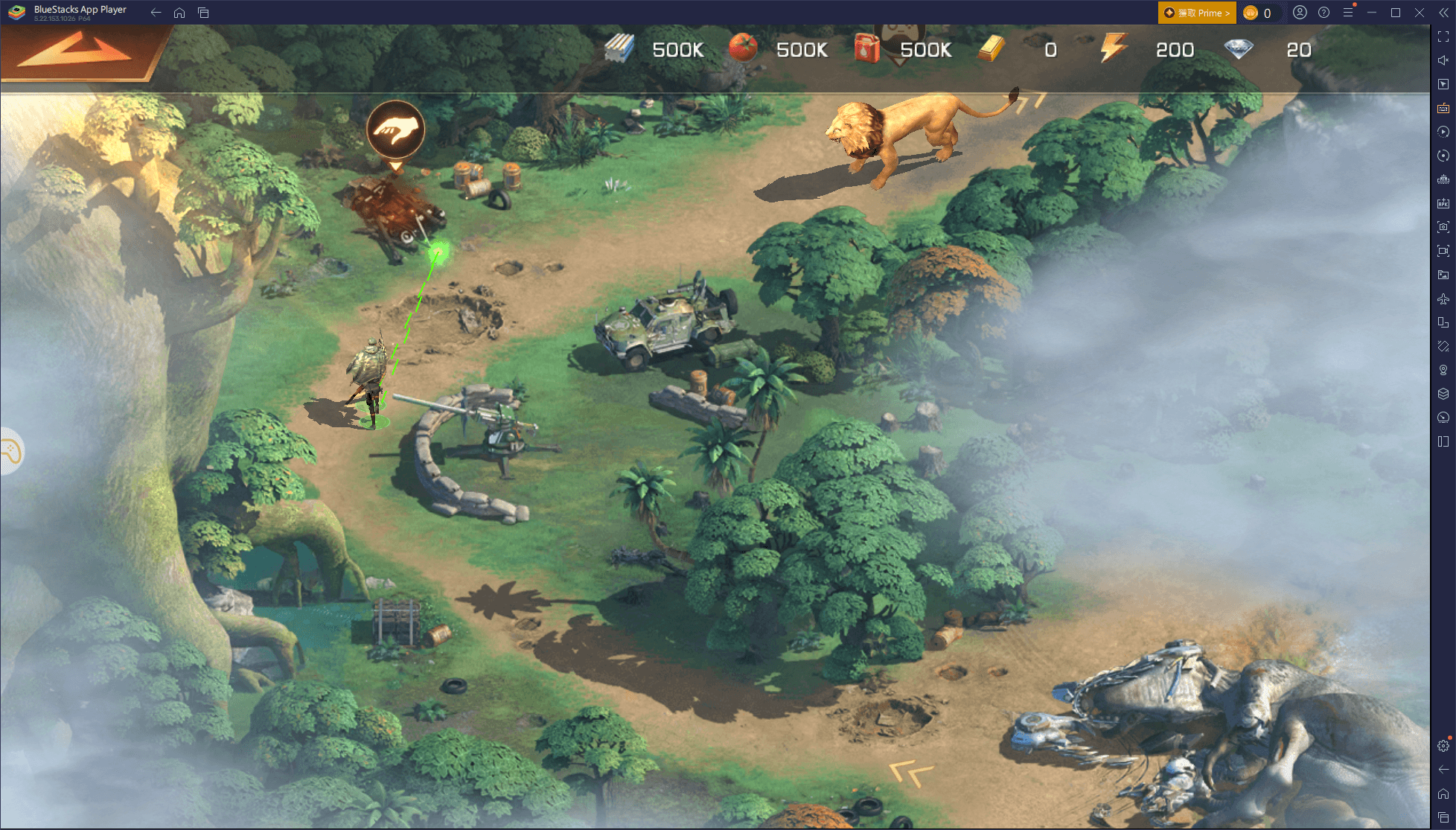Open the BlueStacks Prime offer button
Image resolution: width=1456 pixels, height=830 pixels.
click(x=1196, y=13)
